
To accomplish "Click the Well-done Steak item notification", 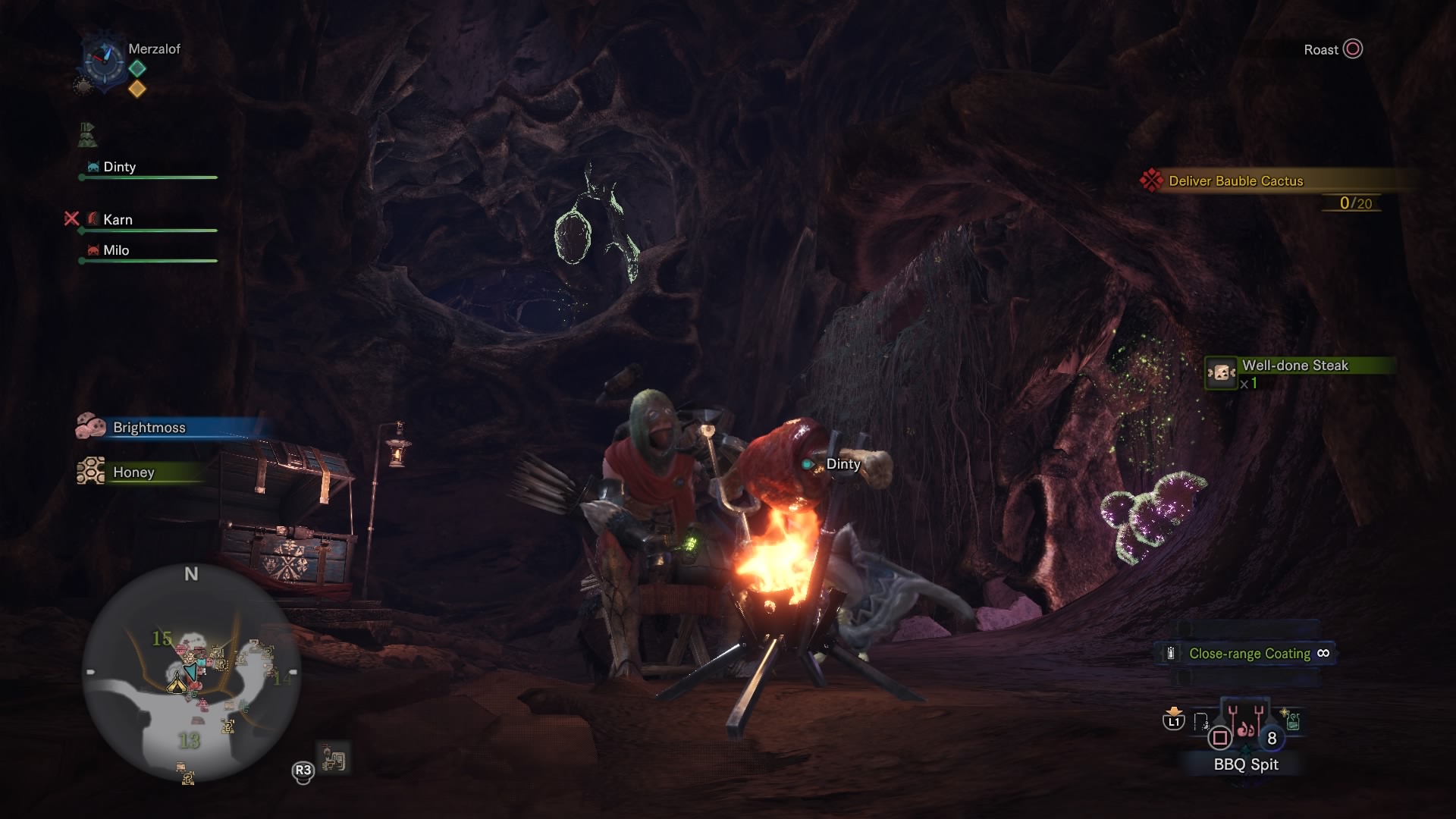I will click(1294, 366).
